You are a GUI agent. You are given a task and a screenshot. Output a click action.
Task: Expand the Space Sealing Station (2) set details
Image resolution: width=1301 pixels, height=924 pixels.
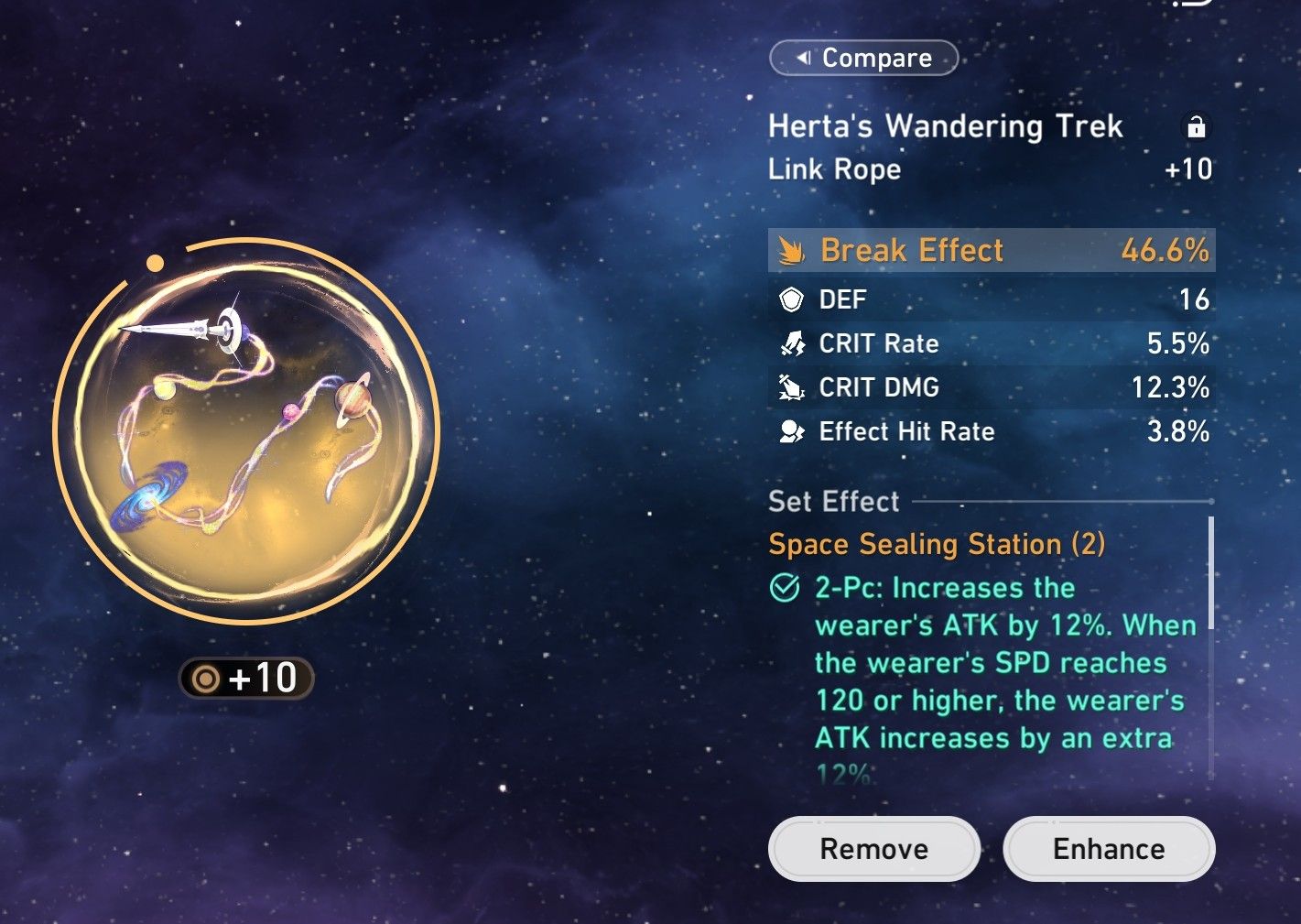pos(936,544)
